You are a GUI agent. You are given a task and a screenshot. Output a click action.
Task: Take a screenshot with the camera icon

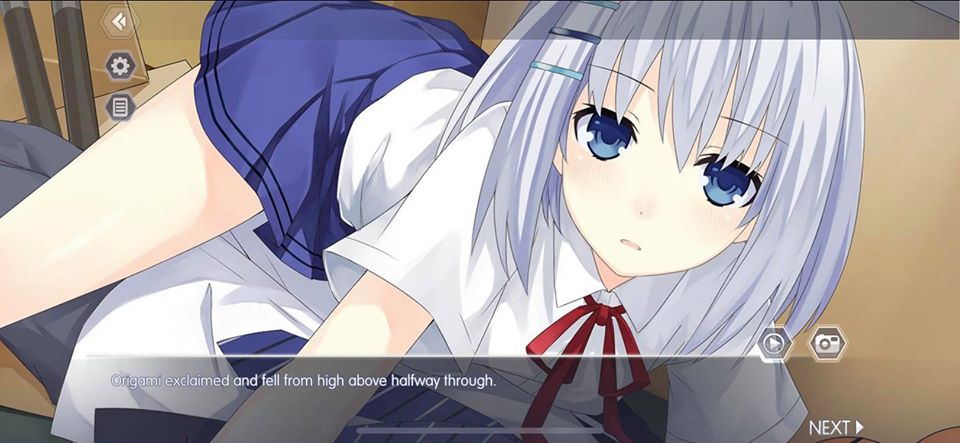(x=827, y=342)
